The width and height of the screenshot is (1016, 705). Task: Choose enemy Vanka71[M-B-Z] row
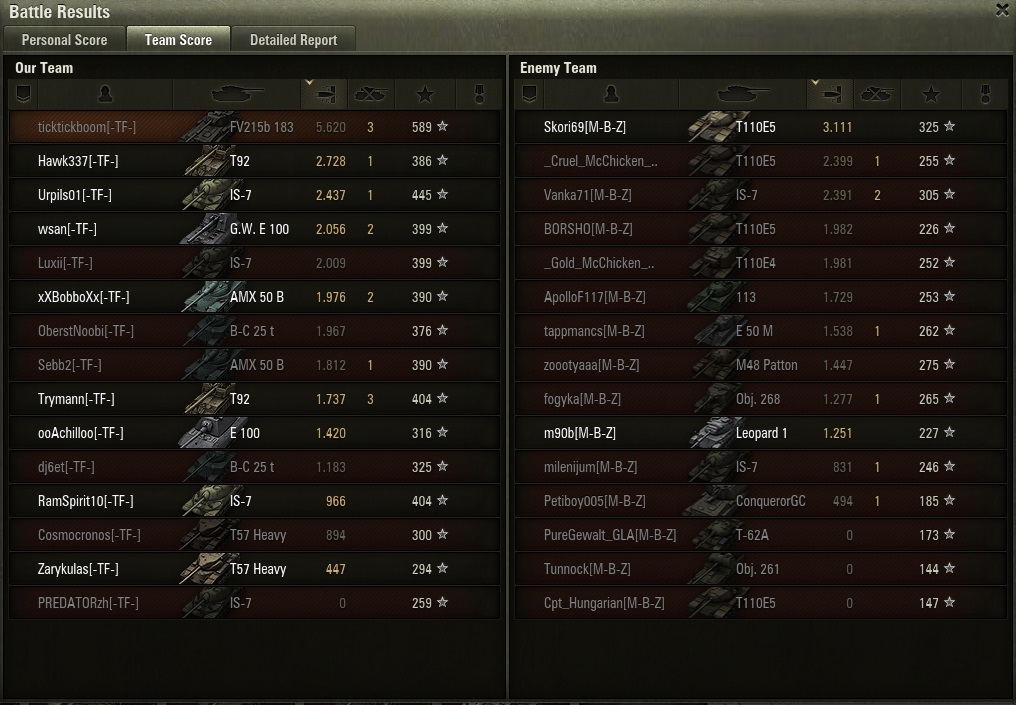click(588, 195)
